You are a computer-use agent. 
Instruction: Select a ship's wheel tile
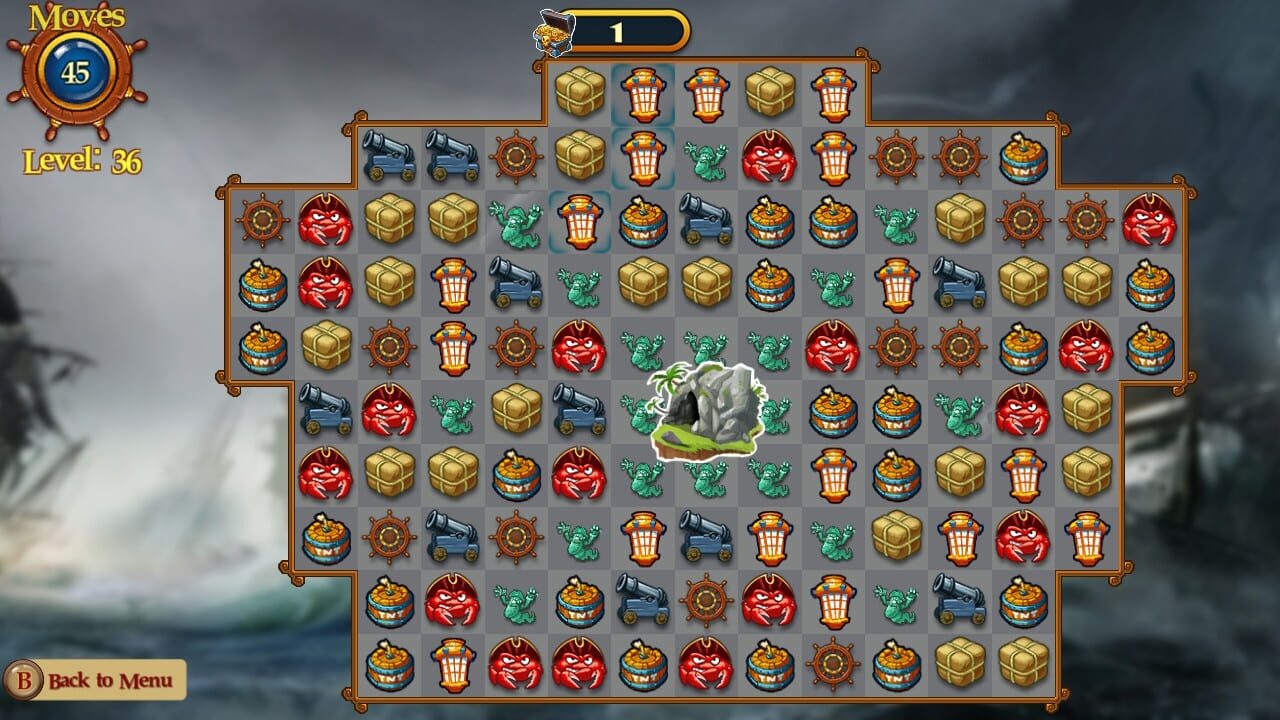[516, 156]
